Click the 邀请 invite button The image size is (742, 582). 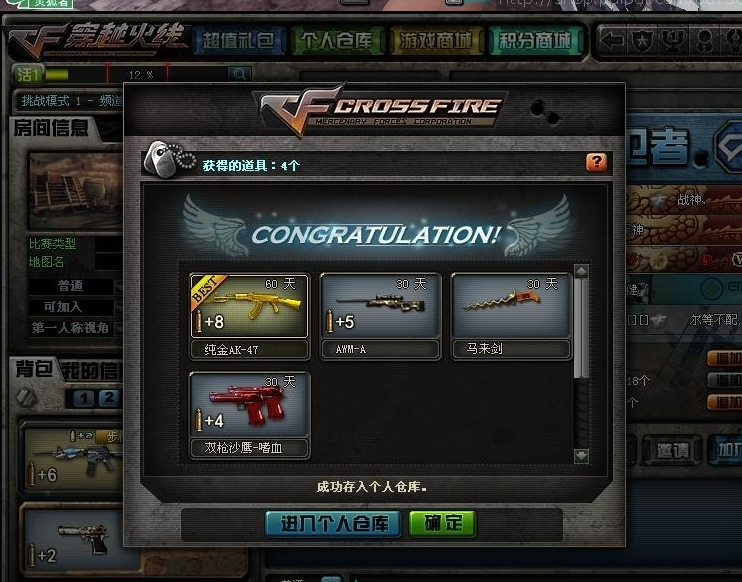point(665,450)
